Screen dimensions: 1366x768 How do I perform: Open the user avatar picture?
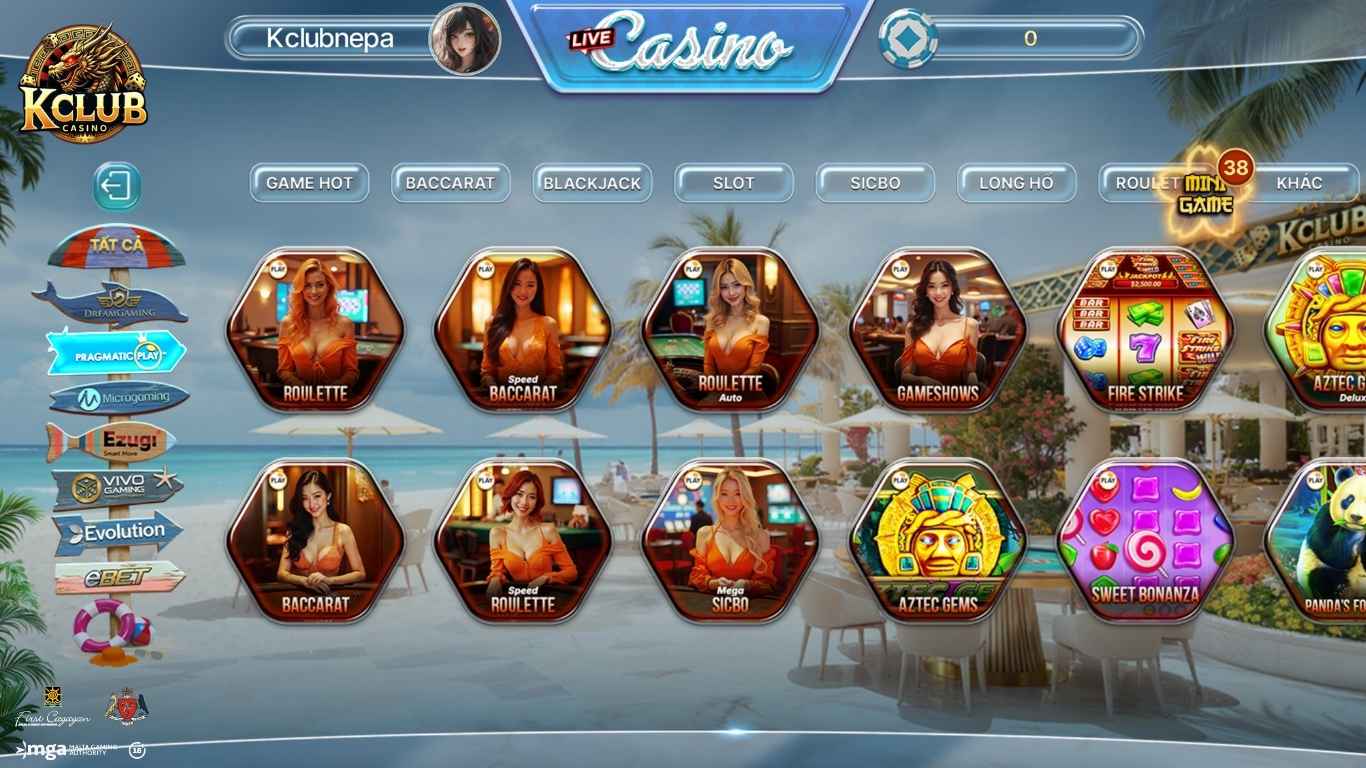point(465,40)
